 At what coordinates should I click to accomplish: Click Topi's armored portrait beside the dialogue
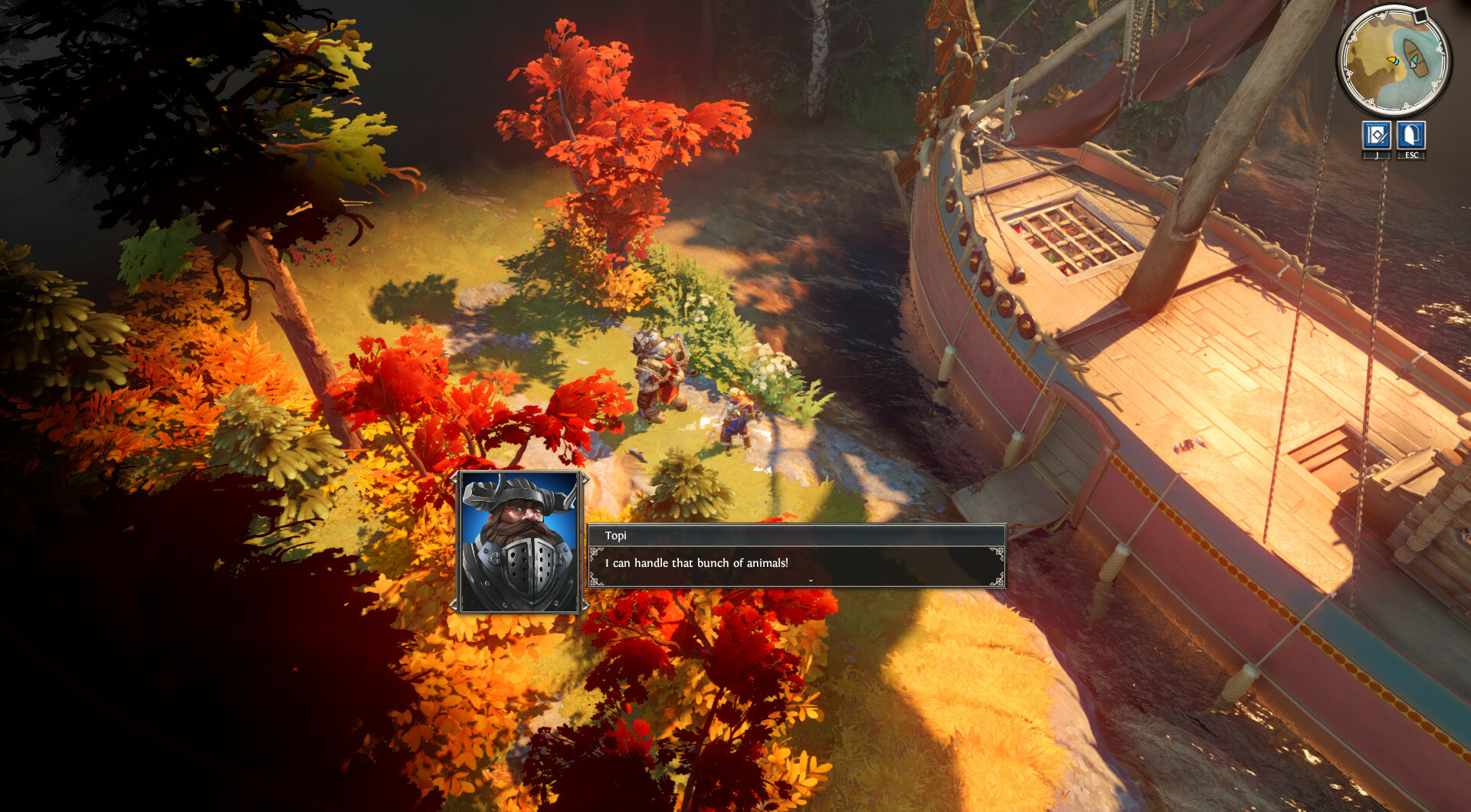coord(520,541)
